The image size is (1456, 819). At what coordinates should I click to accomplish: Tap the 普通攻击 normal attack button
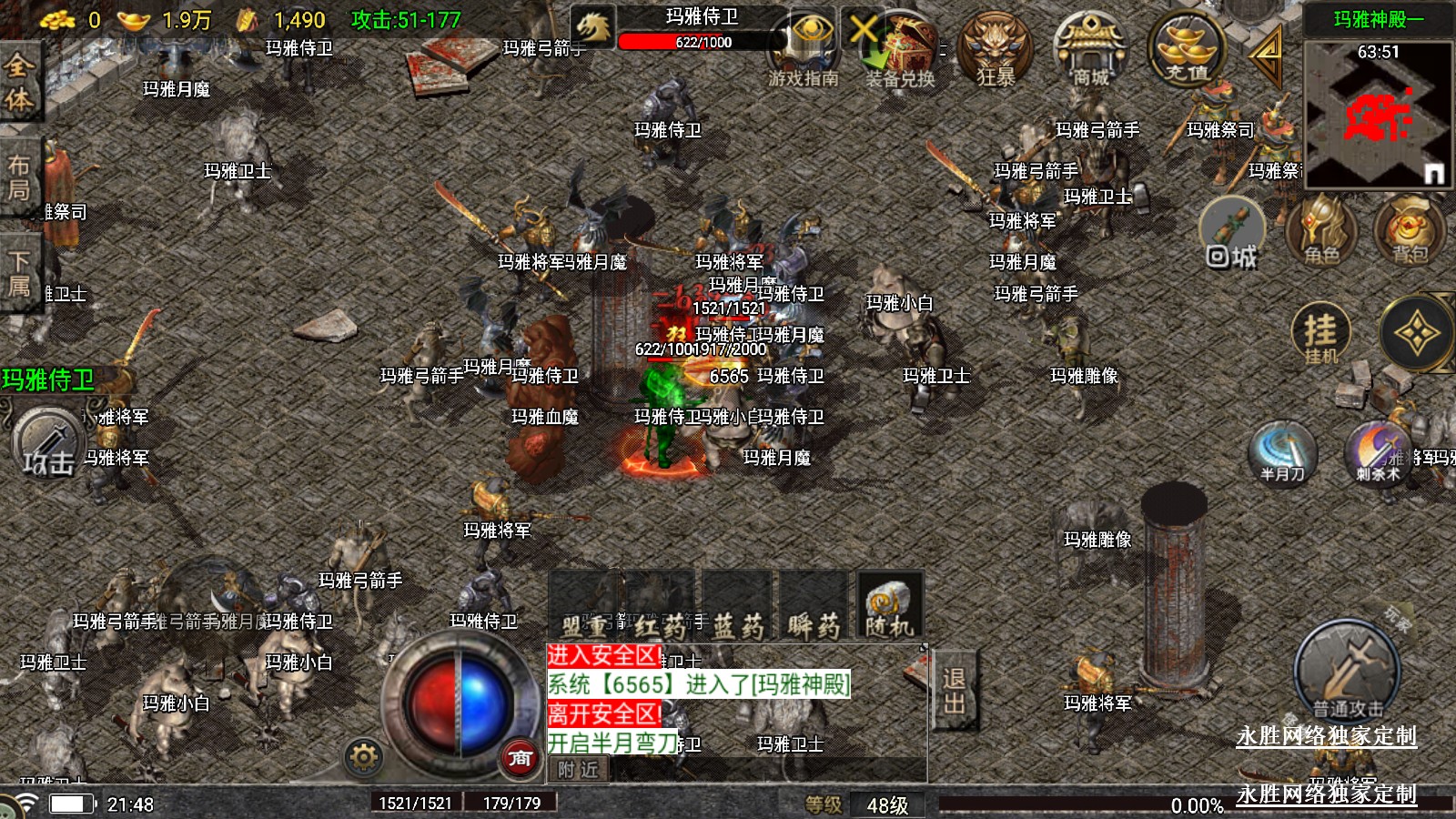[1347, 673]
